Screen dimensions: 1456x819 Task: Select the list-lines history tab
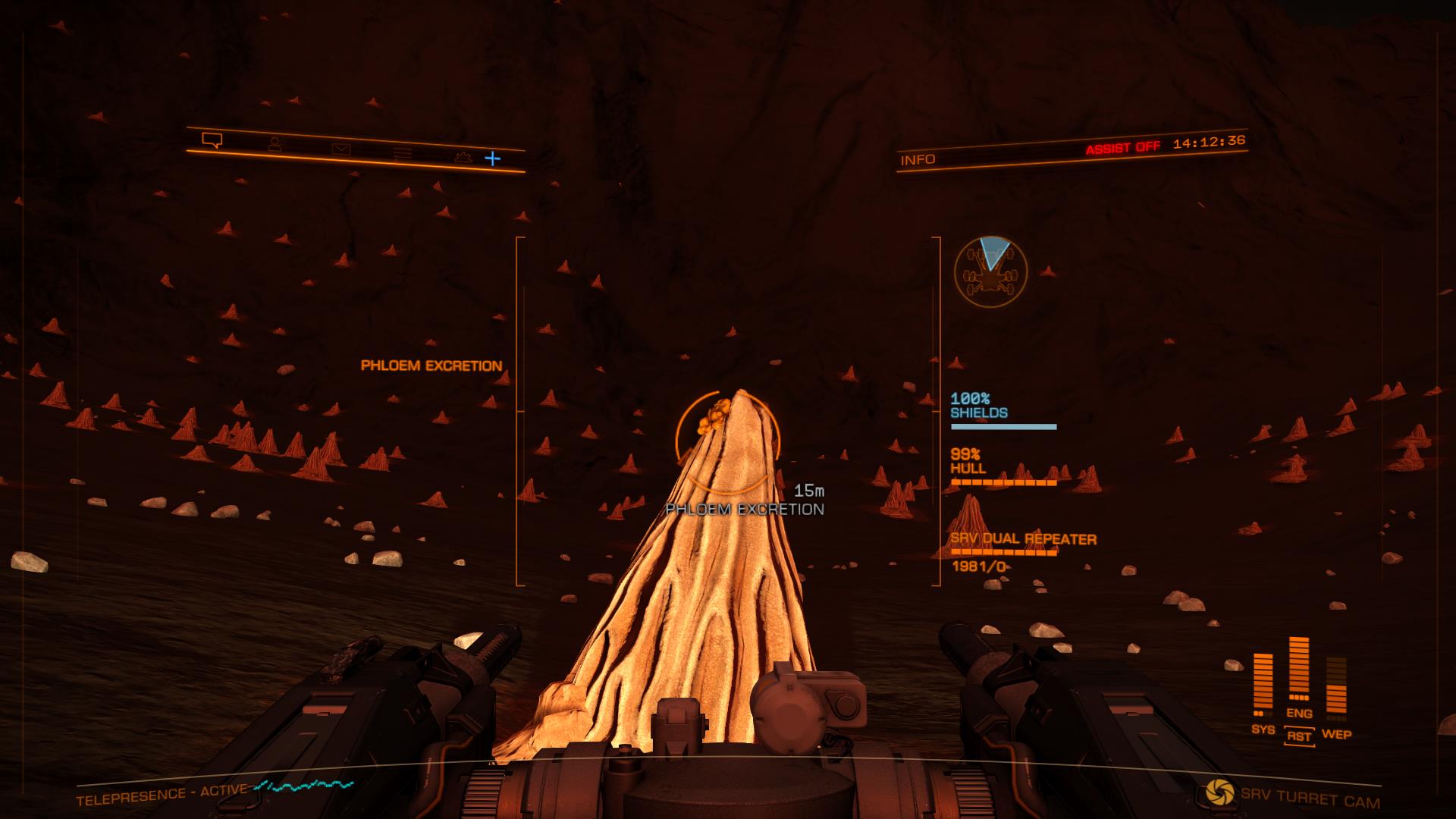click(403, 153)
